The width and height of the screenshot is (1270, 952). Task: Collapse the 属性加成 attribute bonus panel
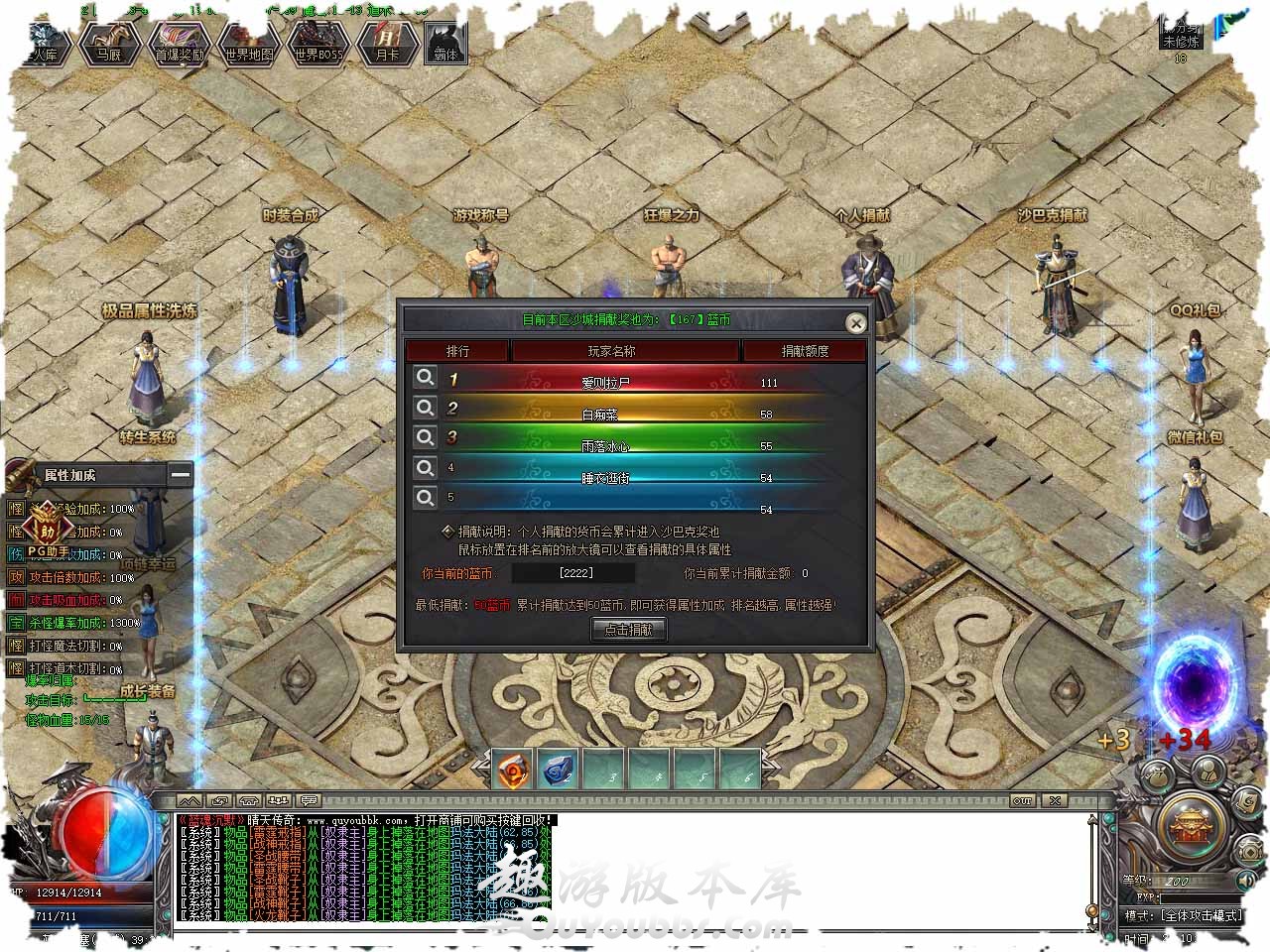click(180, 475)
